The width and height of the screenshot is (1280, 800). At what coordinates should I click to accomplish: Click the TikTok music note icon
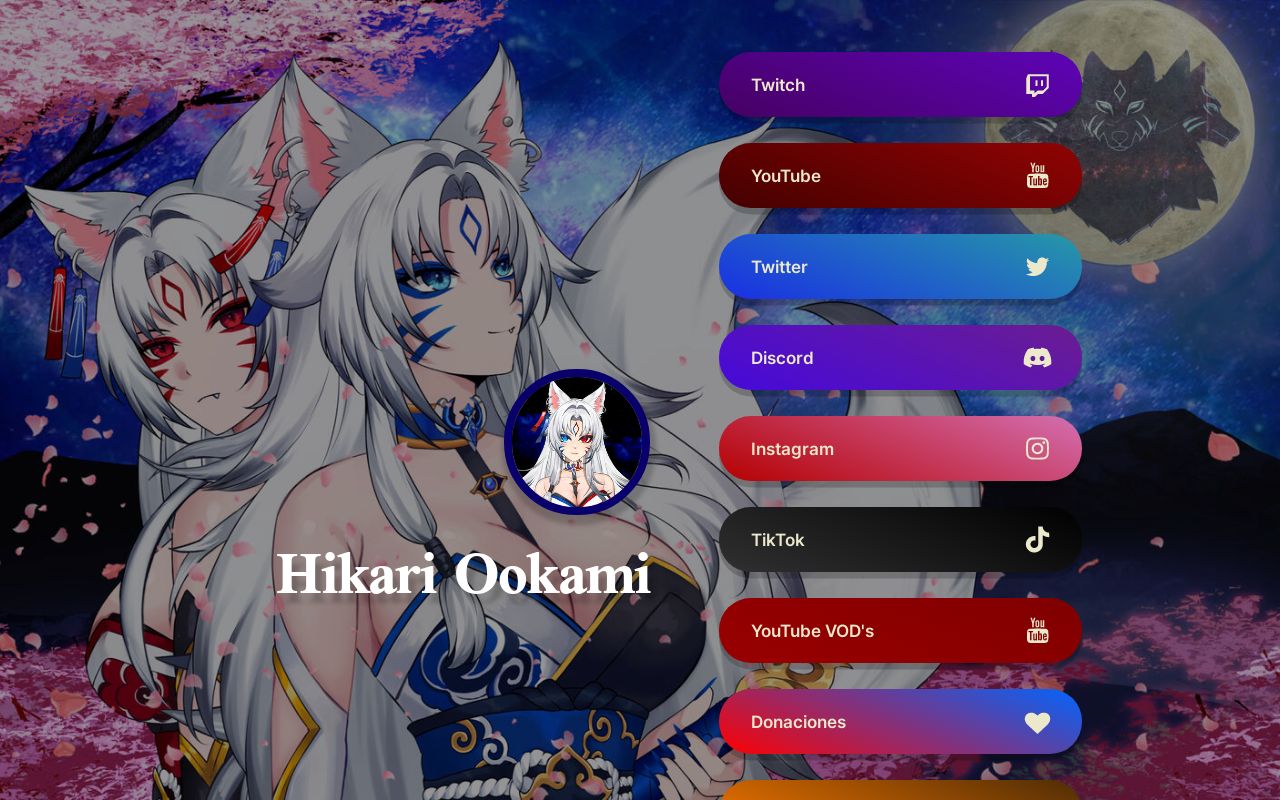(1037, 540)
